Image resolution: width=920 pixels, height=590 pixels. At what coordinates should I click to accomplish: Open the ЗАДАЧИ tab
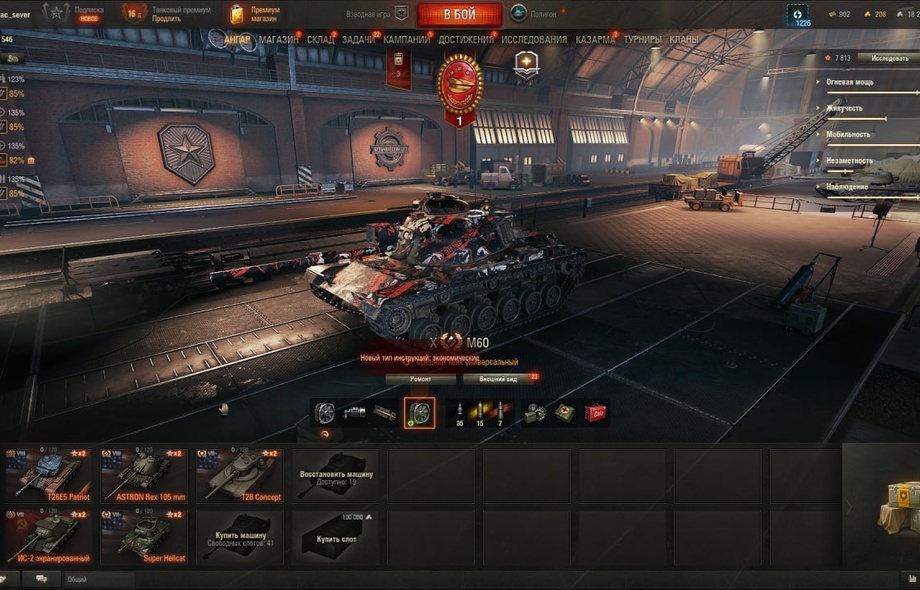(x=358, y=40)
